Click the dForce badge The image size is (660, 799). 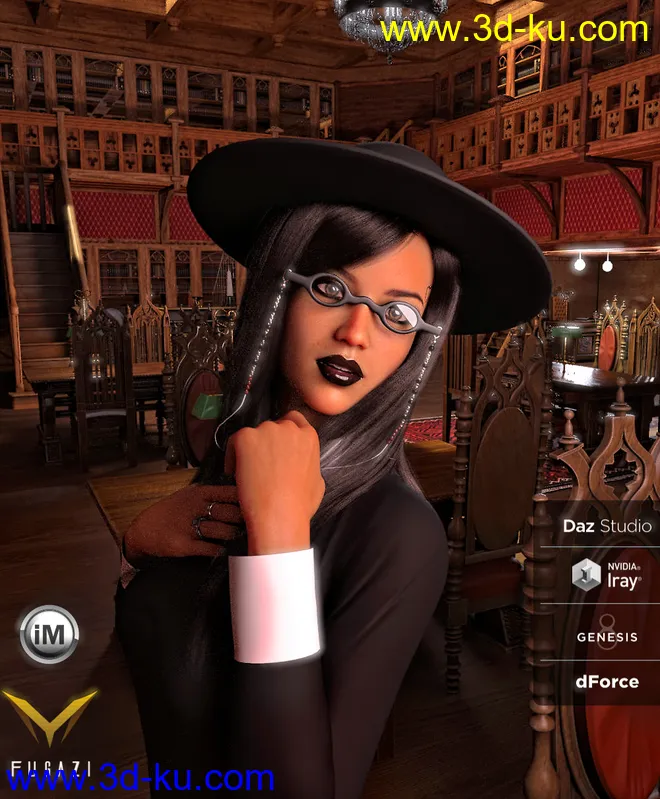[x=606, y=683]
